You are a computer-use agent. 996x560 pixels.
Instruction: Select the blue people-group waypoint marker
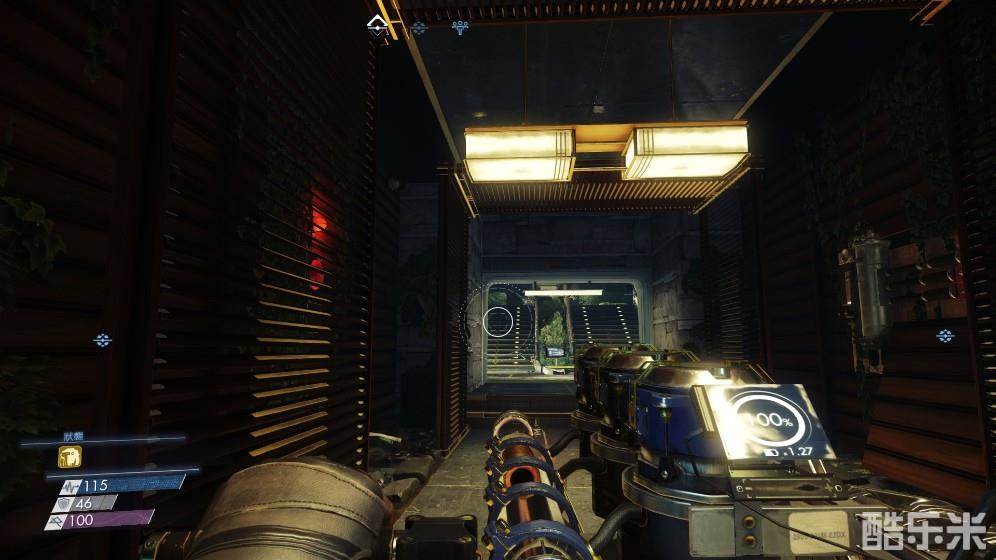[x=460, y=27]
